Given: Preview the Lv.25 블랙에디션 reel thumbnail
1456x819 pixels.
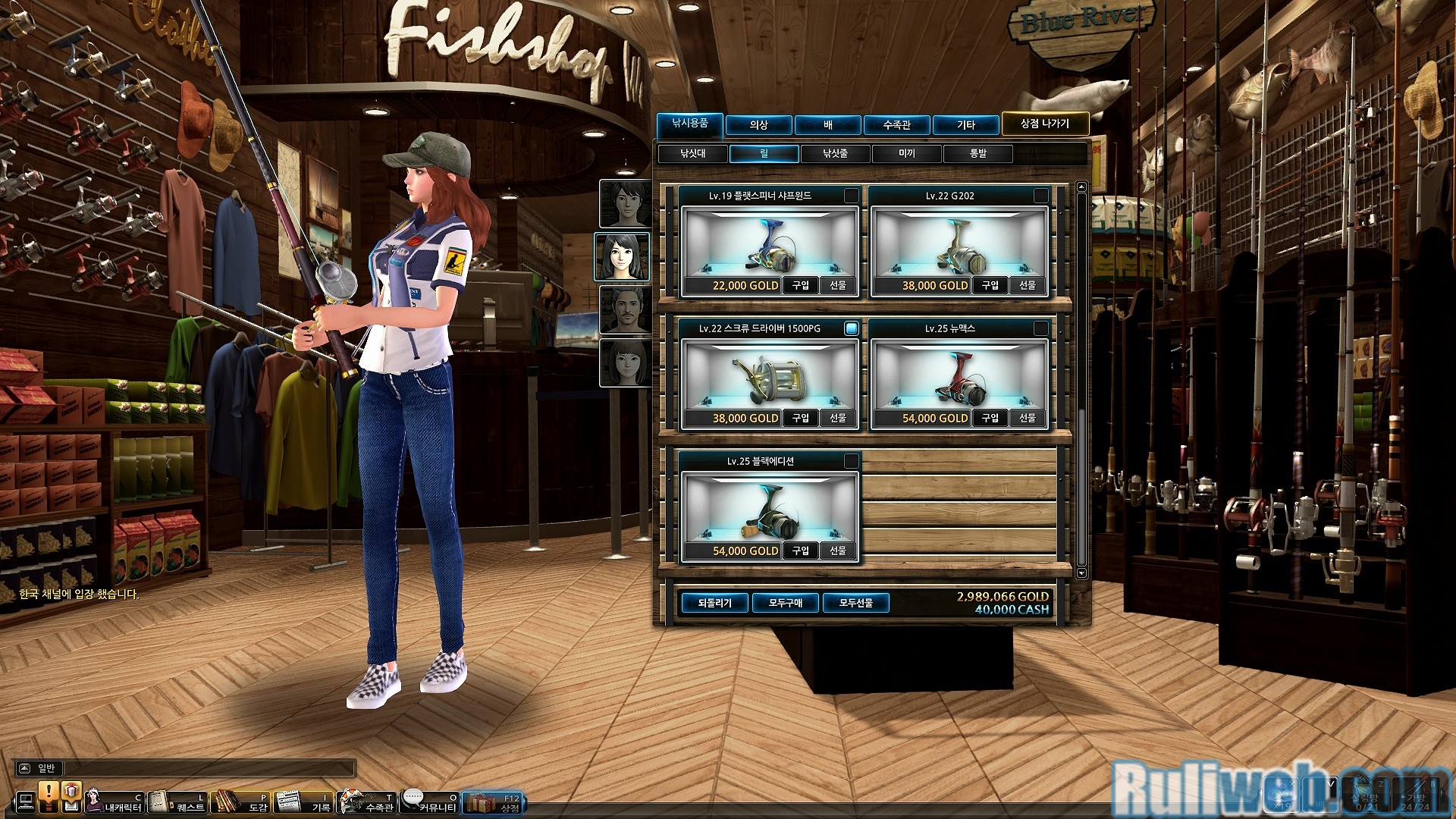Looking at the screenshot, I should [x=769, y=510].
